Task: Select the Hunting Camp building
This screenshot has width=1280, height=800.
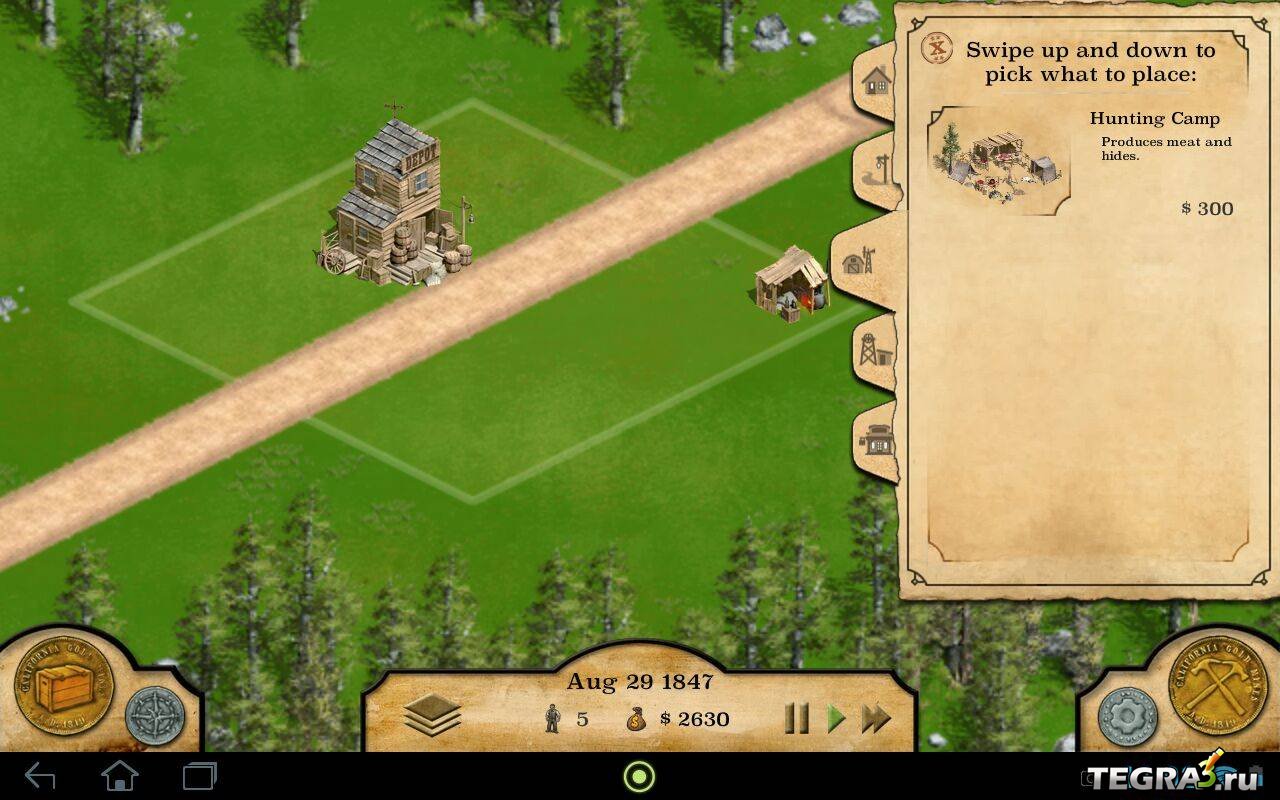Action: pos(1000,162)
